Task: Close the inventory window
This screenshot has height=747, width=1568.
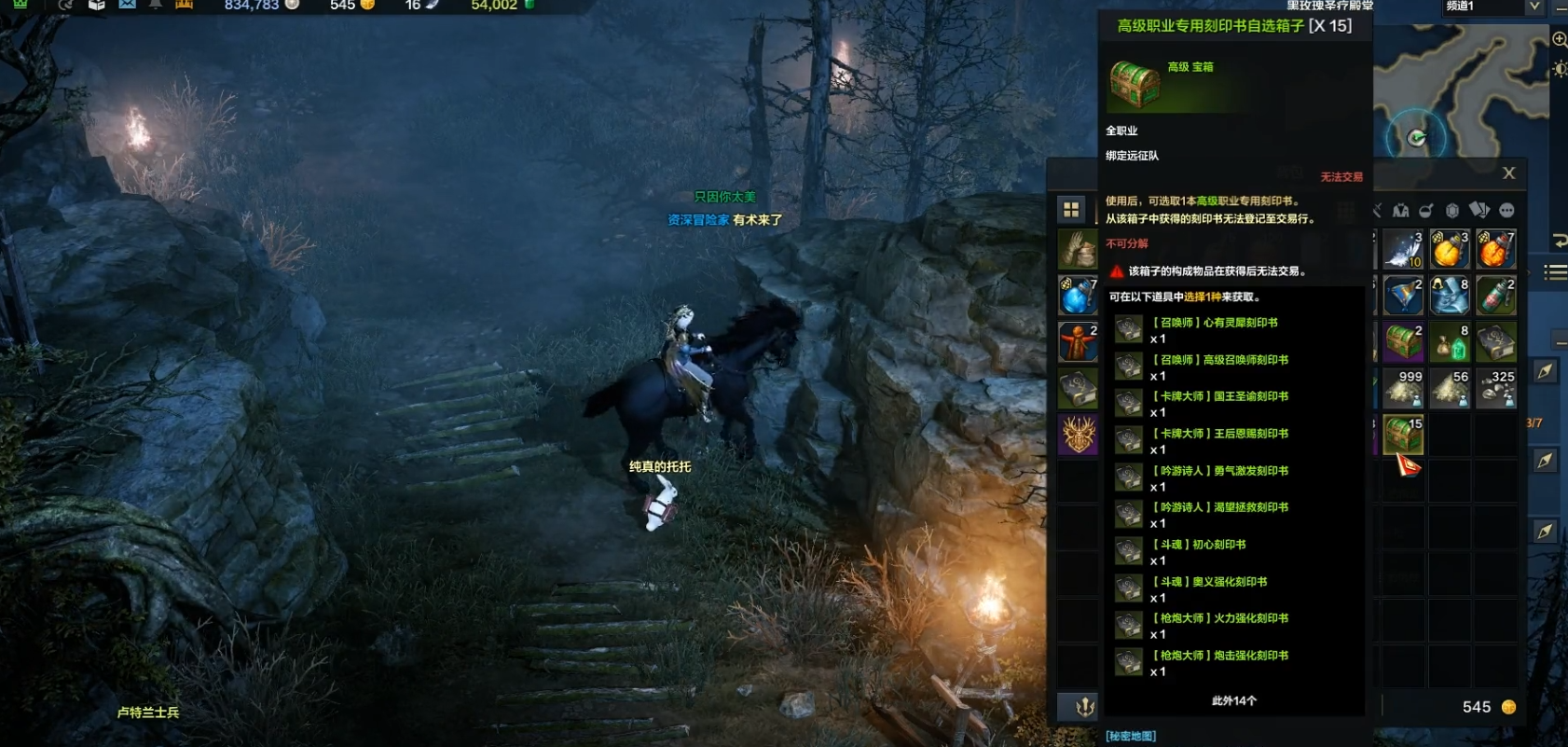Action: tap(1508, 173)
